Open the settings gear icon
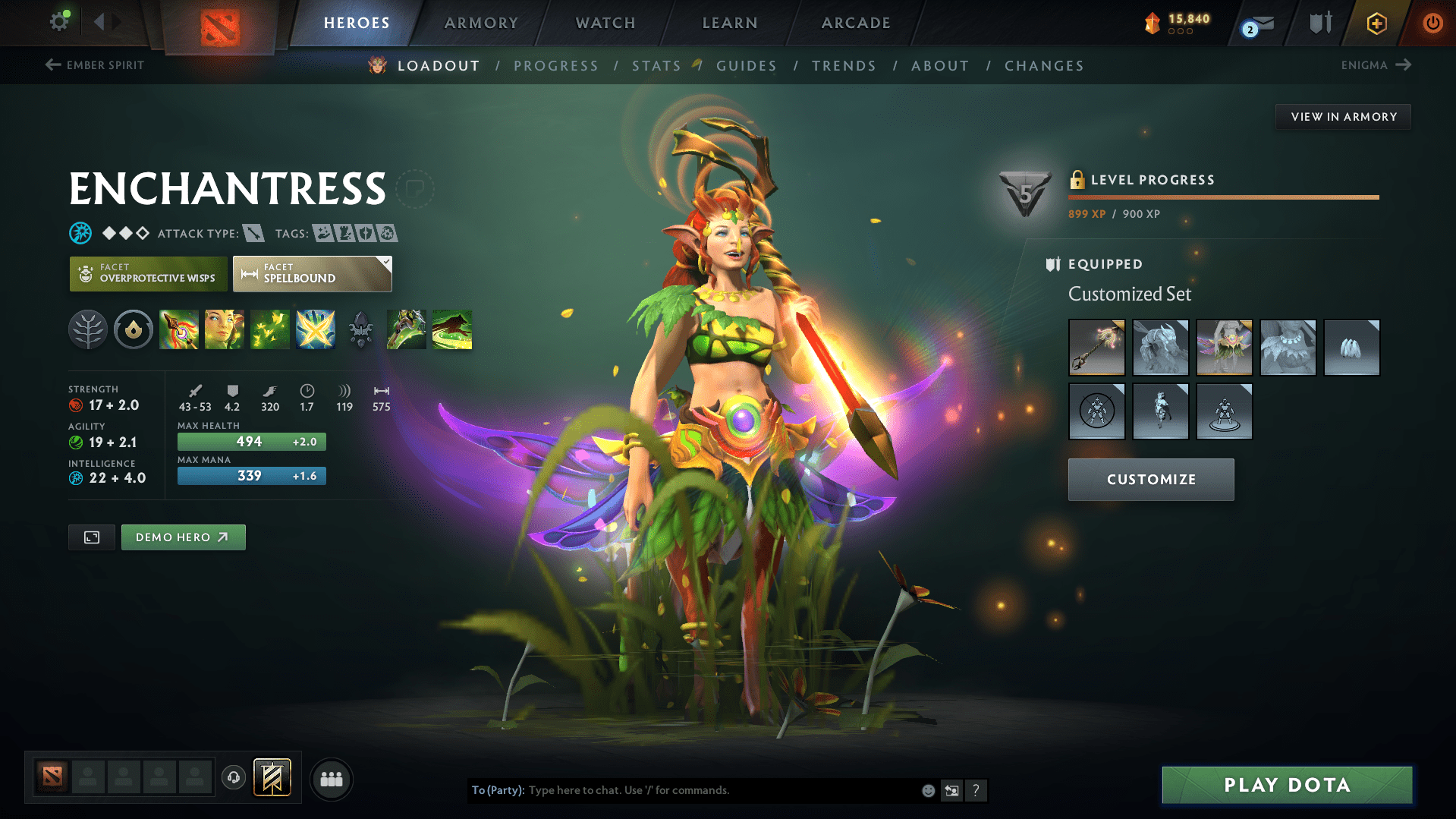Viewport: 1456px width, 819px height. click(x=59, y=21)
